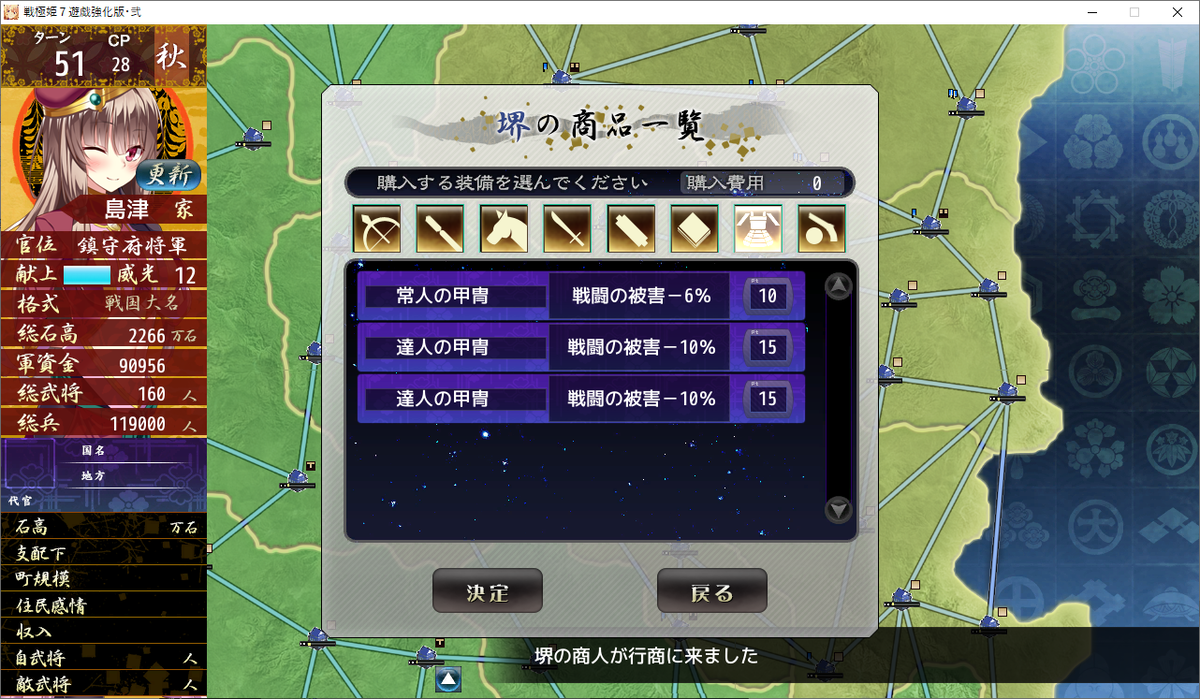Click the item list's scroll-up arrow
This screenshot has height=699, width=1200.
838,287
